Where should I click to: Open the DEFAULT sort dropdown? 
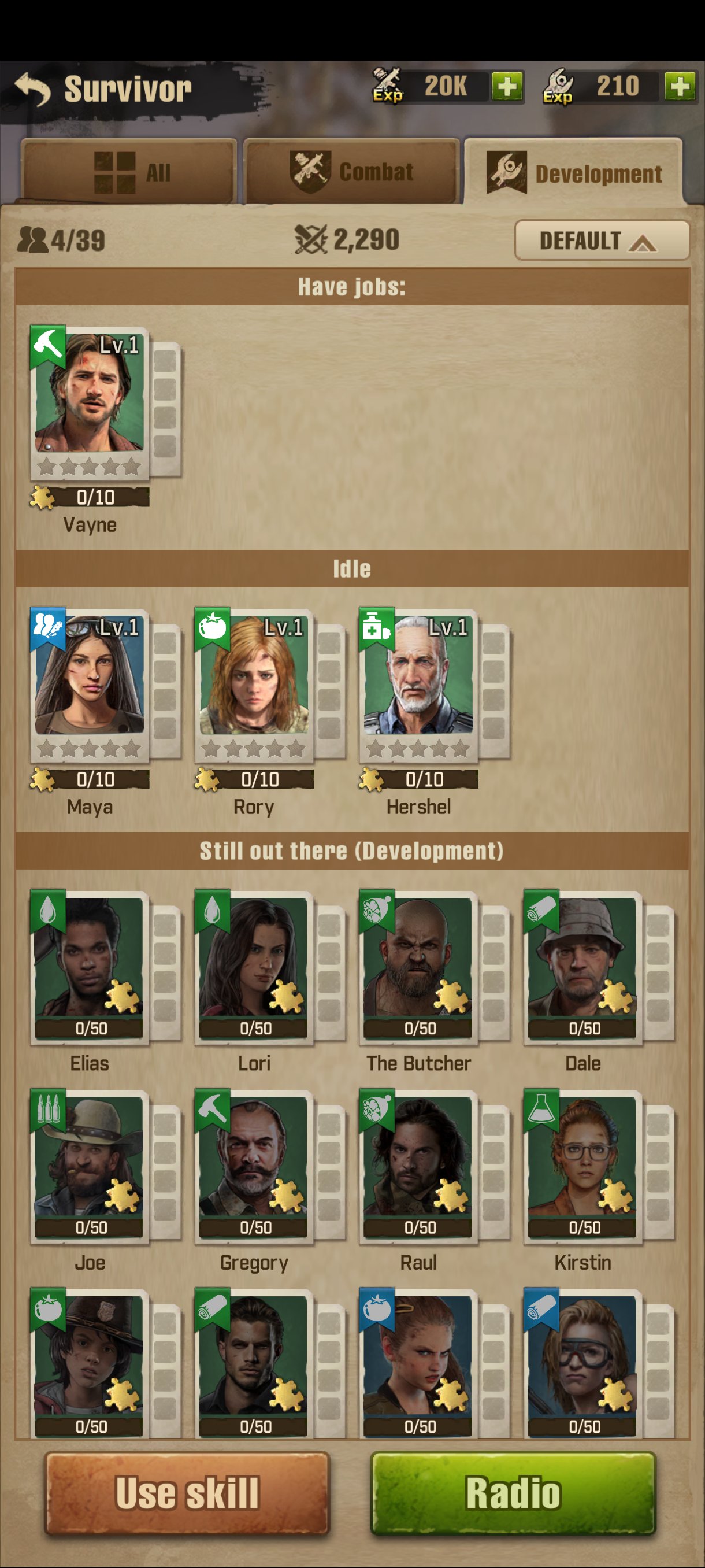[x=601, y=241]
